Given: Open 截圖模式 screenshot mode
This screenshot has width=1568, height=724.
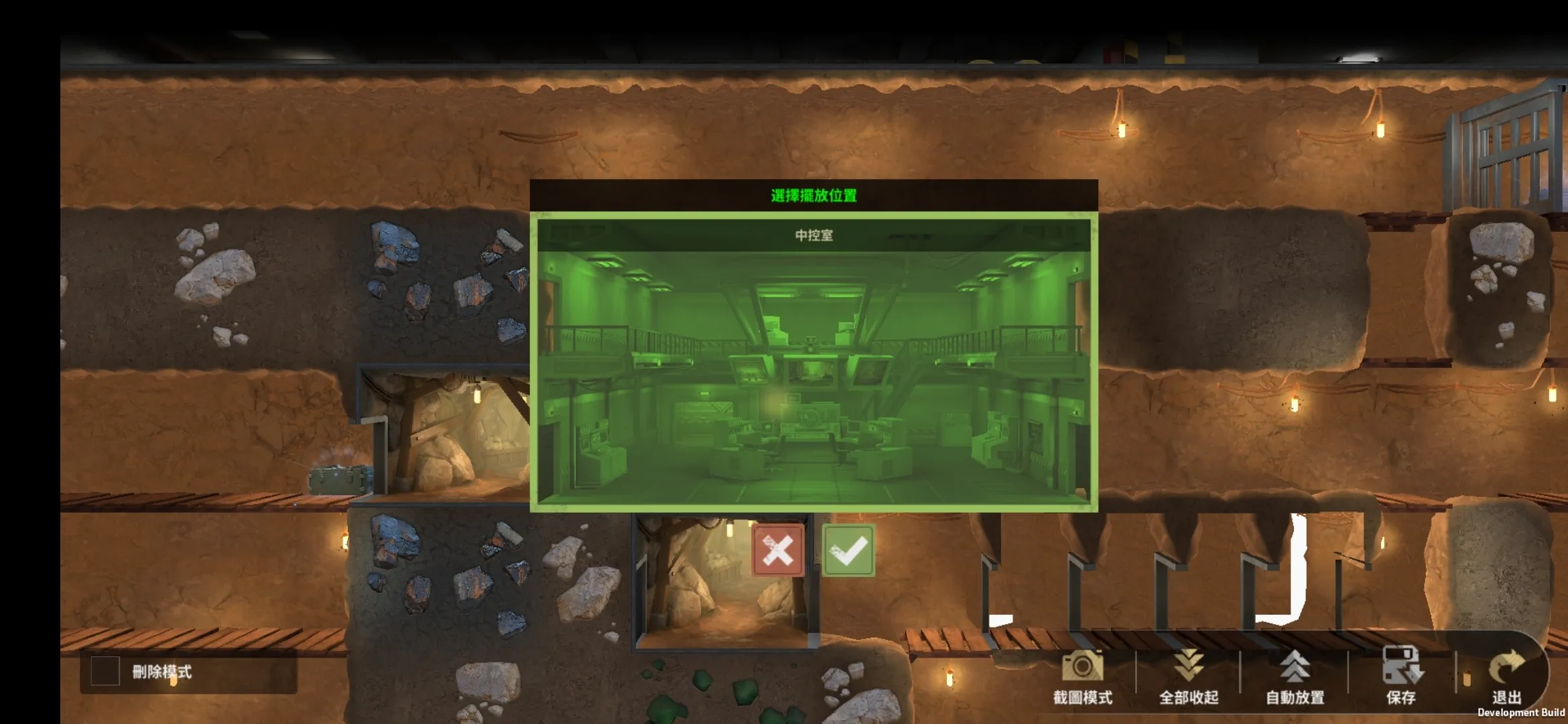Looking at the screenshot, I should coord(1082,676).
